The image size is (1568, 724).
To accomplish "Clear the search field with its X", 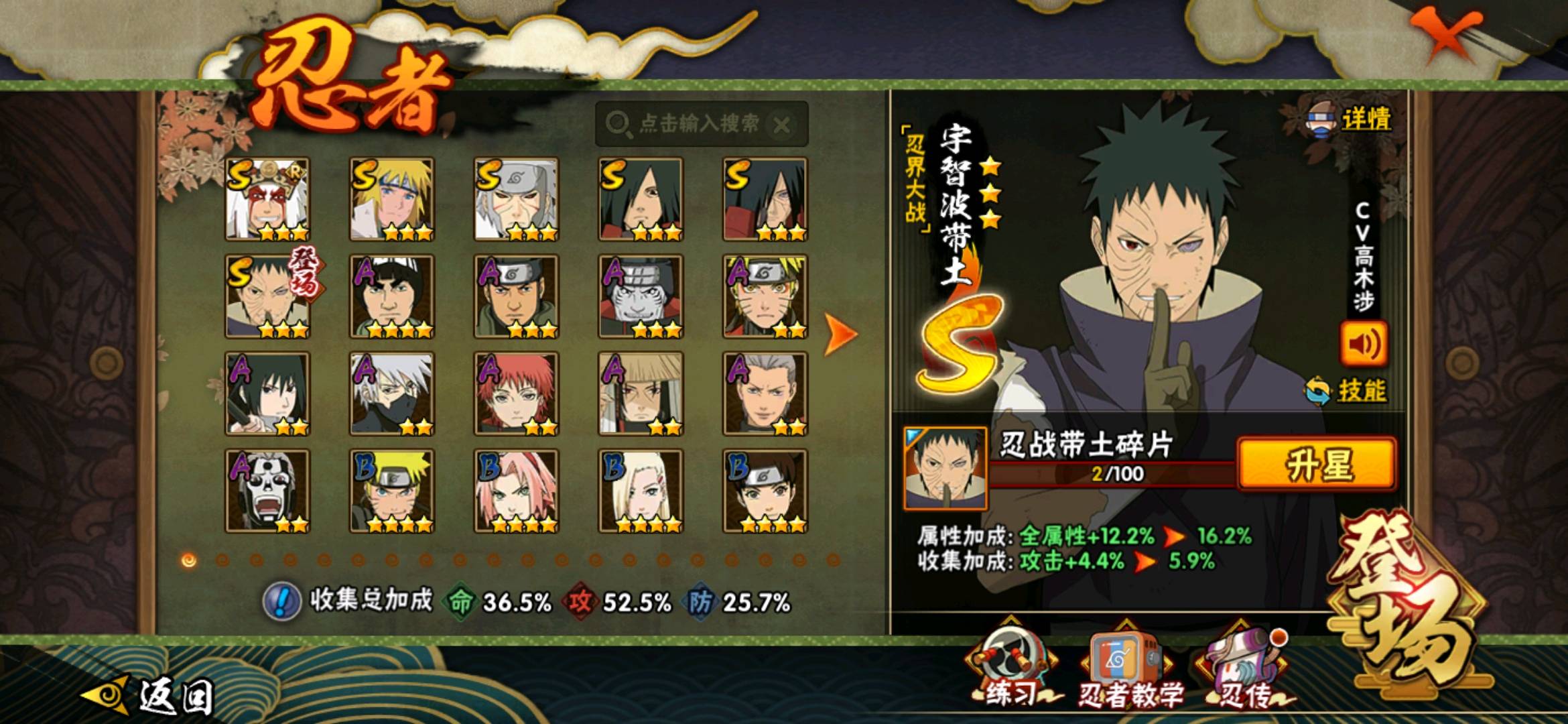I will pyautogui.click(x=781, y=125).
